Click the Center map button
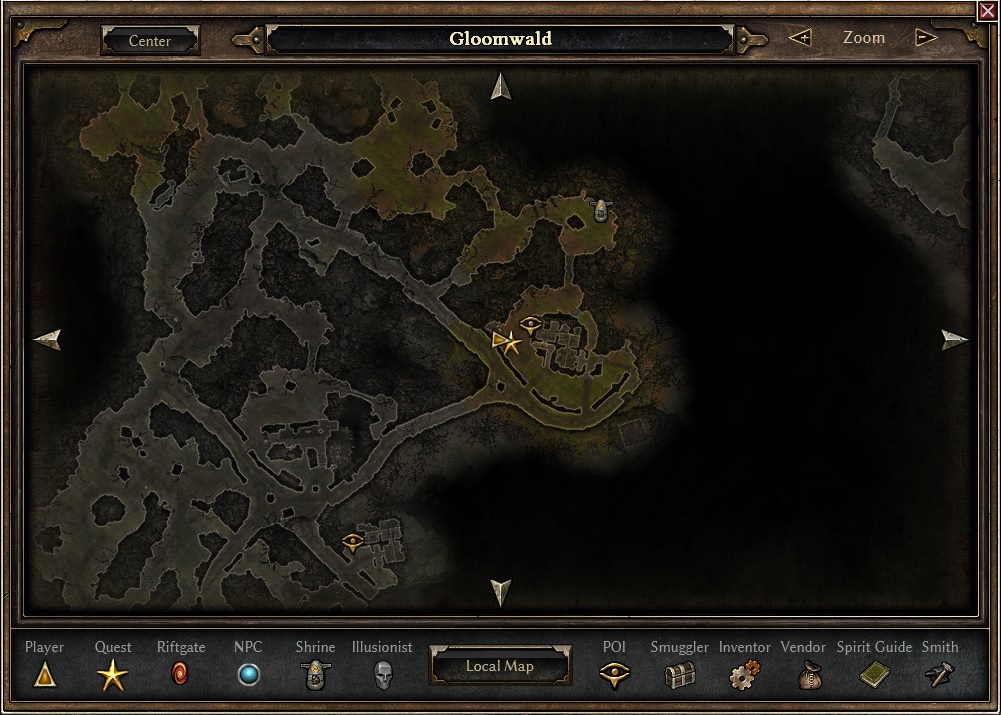Viewport: 1001px width, 715px height. click(x=150, y=41)
